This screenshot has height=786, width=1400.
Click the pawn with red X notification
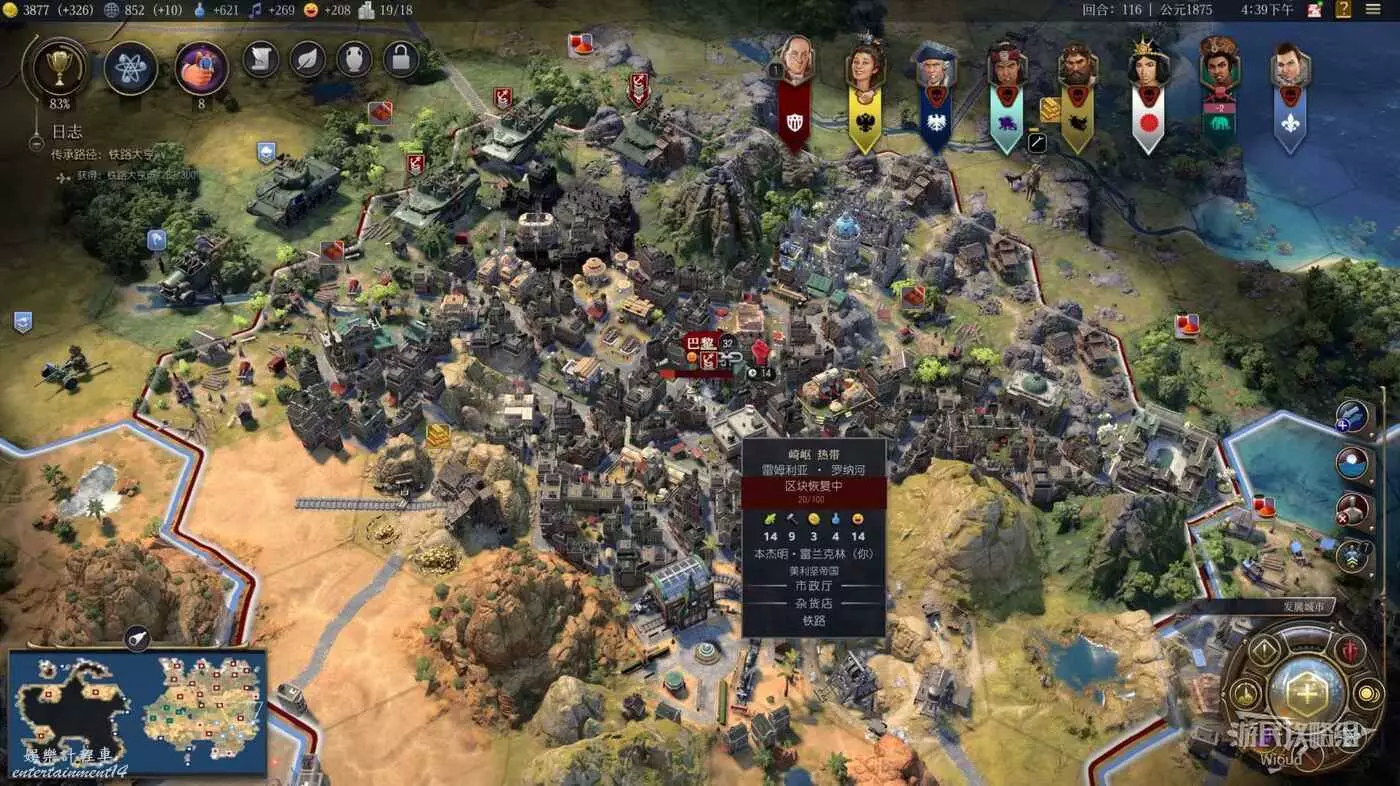tap(1353, 509)
